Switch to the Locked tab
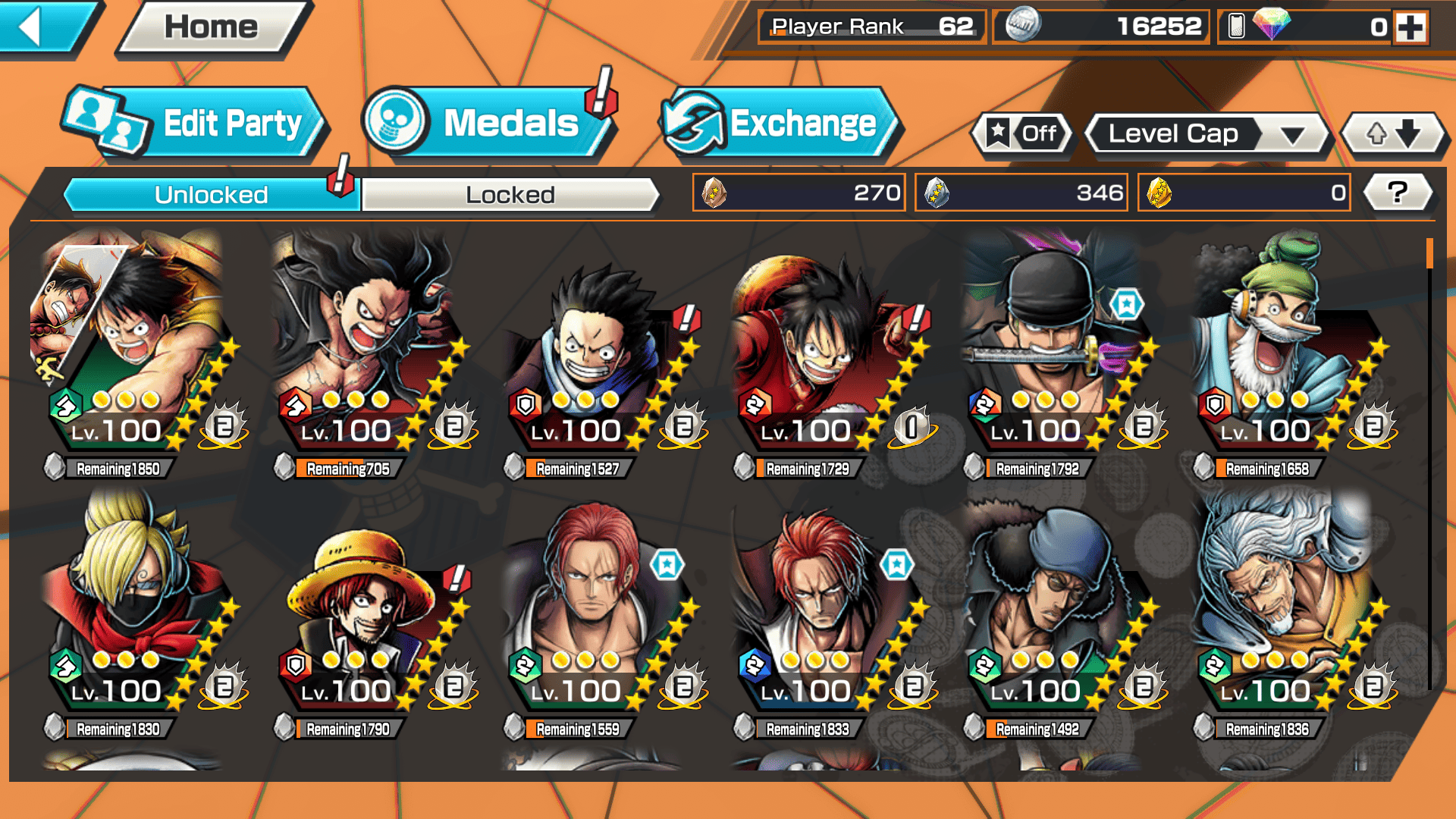 510,195
